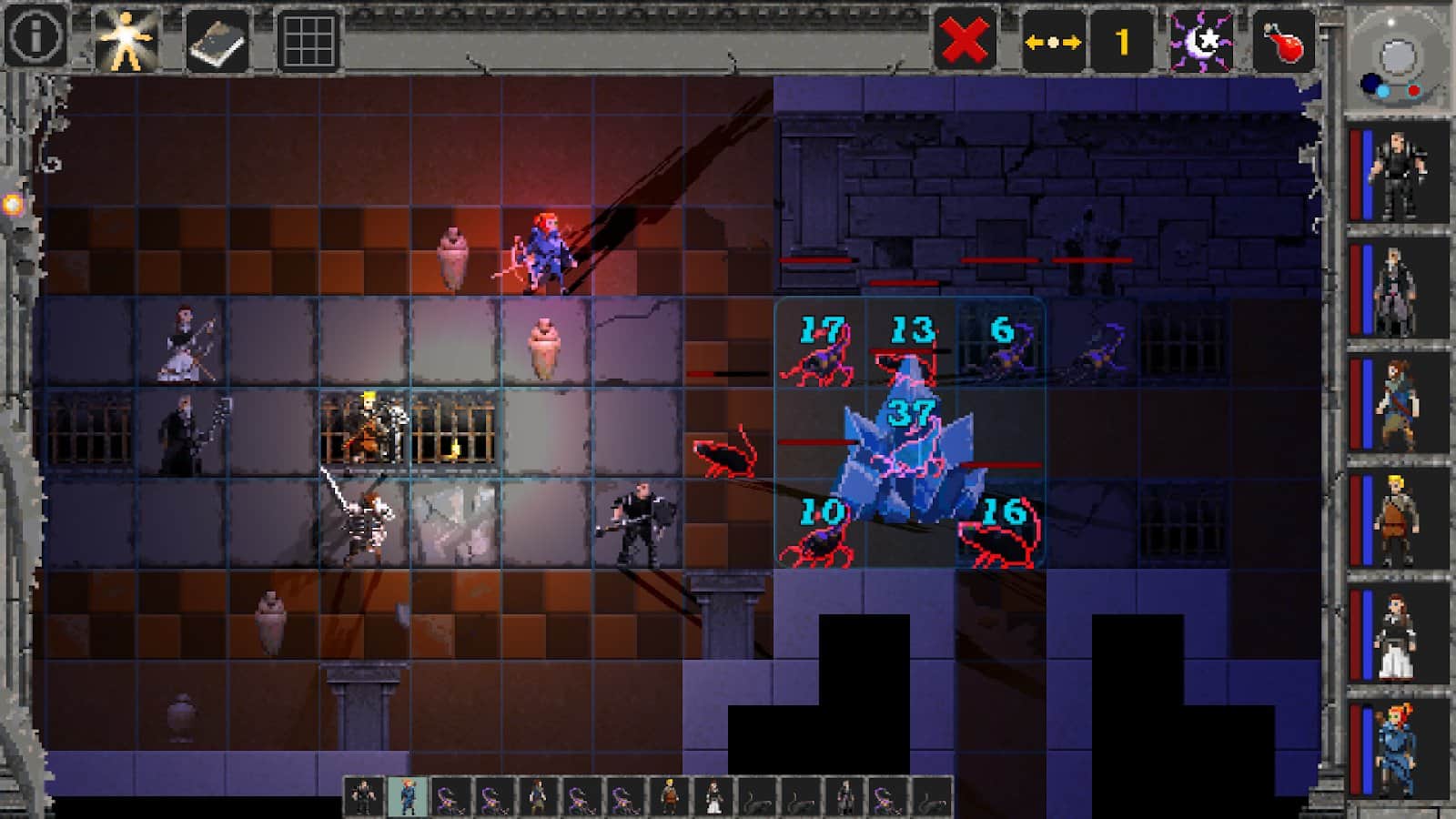Screen dimensions: 1456x819
Task: Select the dark-armored warrior portrait
Action: tap(1398, 173)
